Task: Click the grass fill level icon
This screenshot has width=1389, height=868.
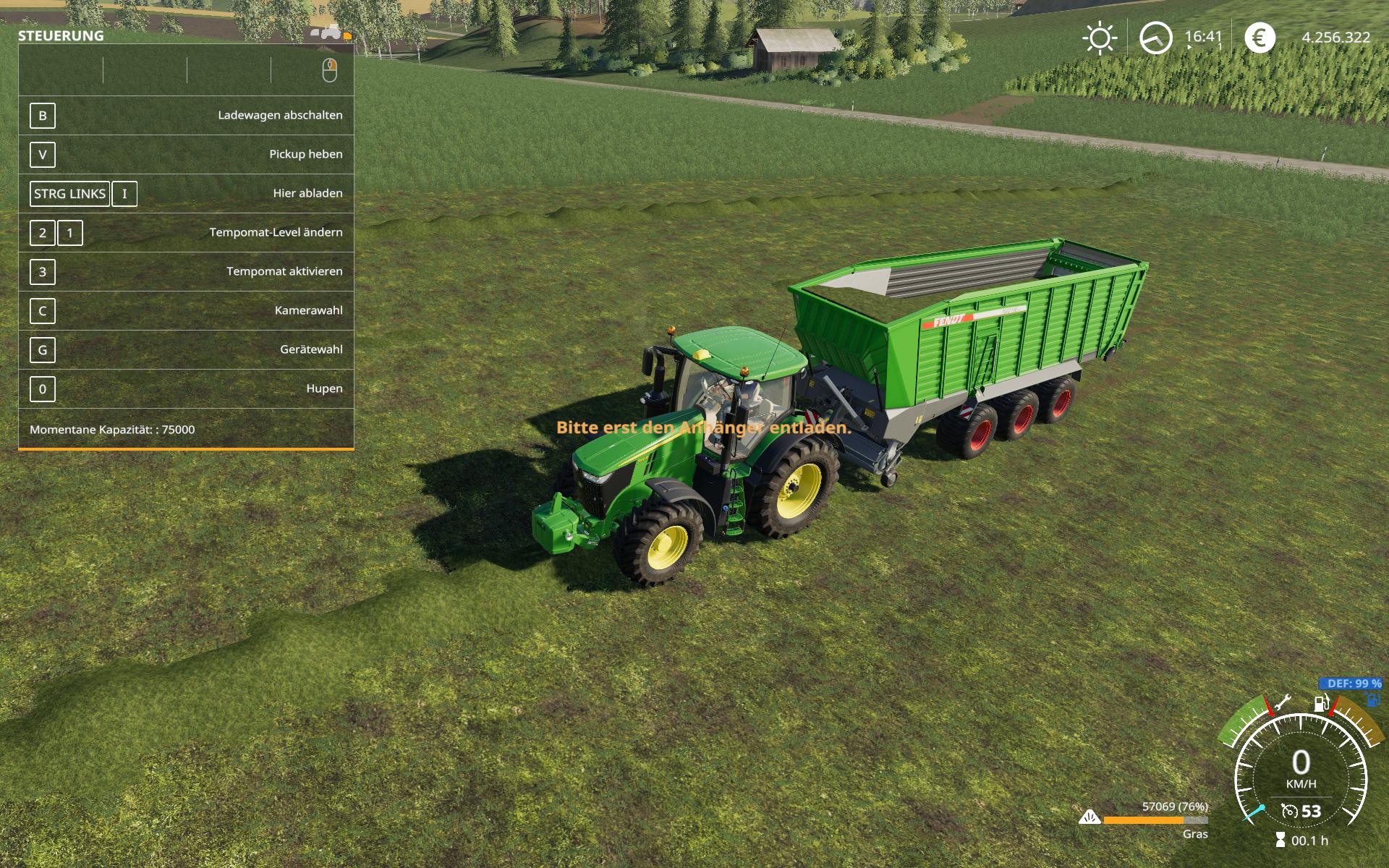Action: pos(1089,818)
